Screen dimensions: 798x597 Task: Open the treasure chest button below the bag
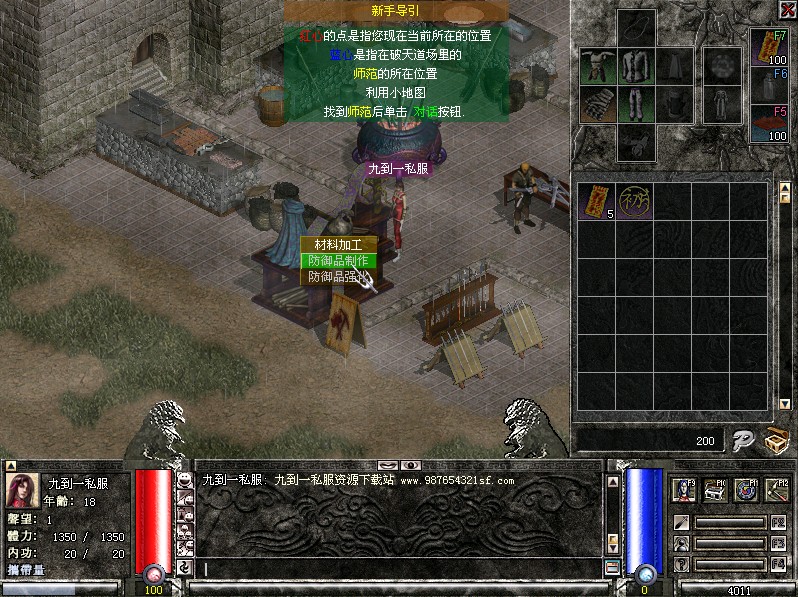pos(775,440)
